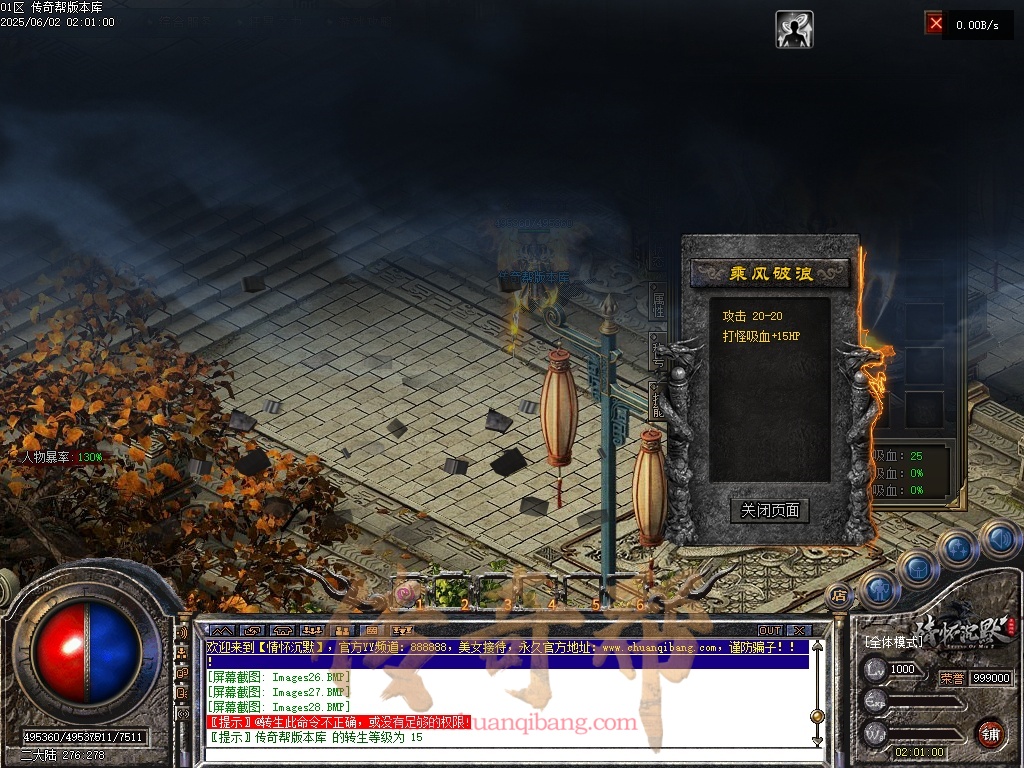Close the chat panel with its X

[x=797, y=630]
